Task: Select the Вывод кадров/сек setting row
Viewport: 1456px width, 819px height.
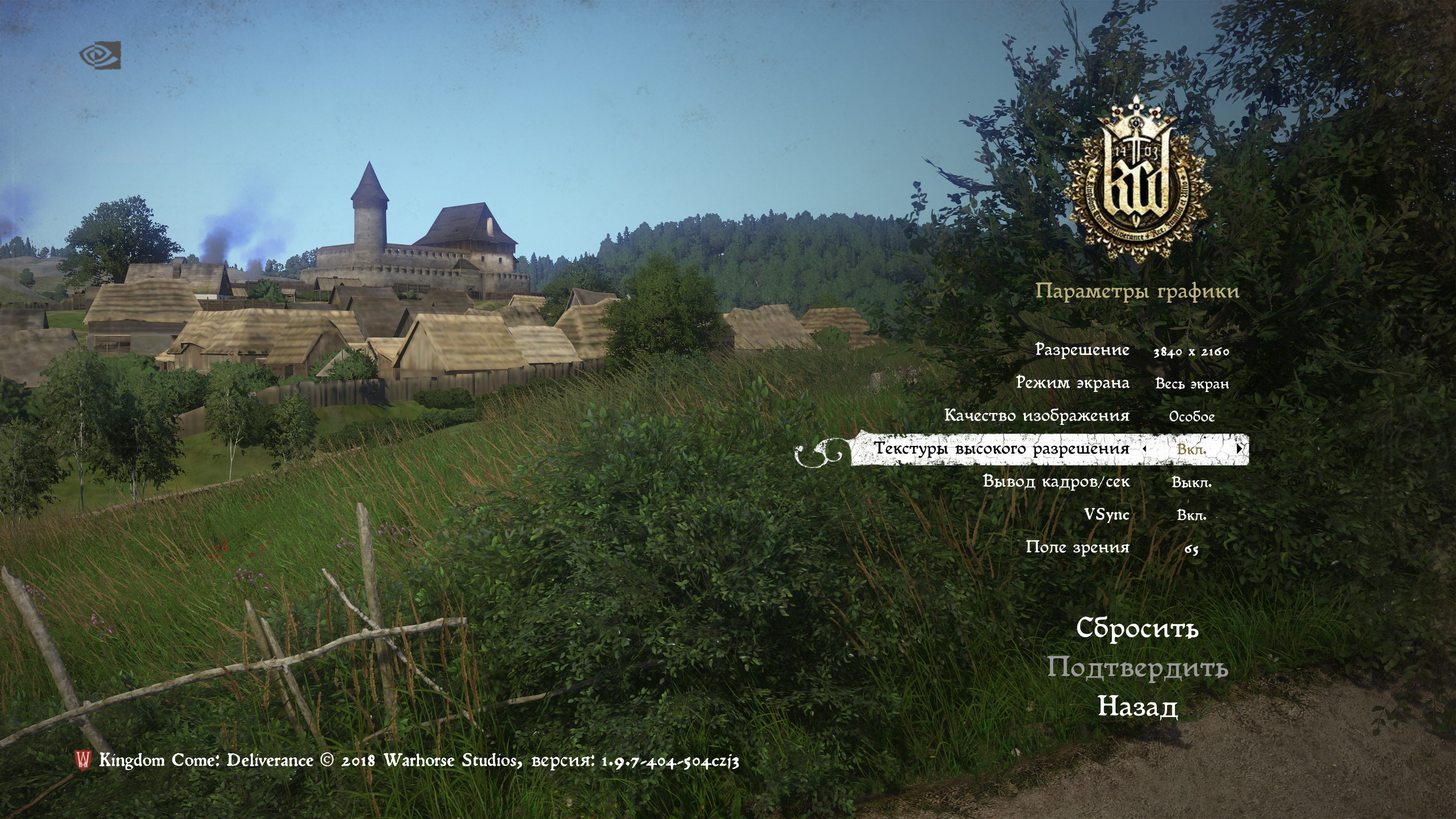Action: (x=1056, y=482)
